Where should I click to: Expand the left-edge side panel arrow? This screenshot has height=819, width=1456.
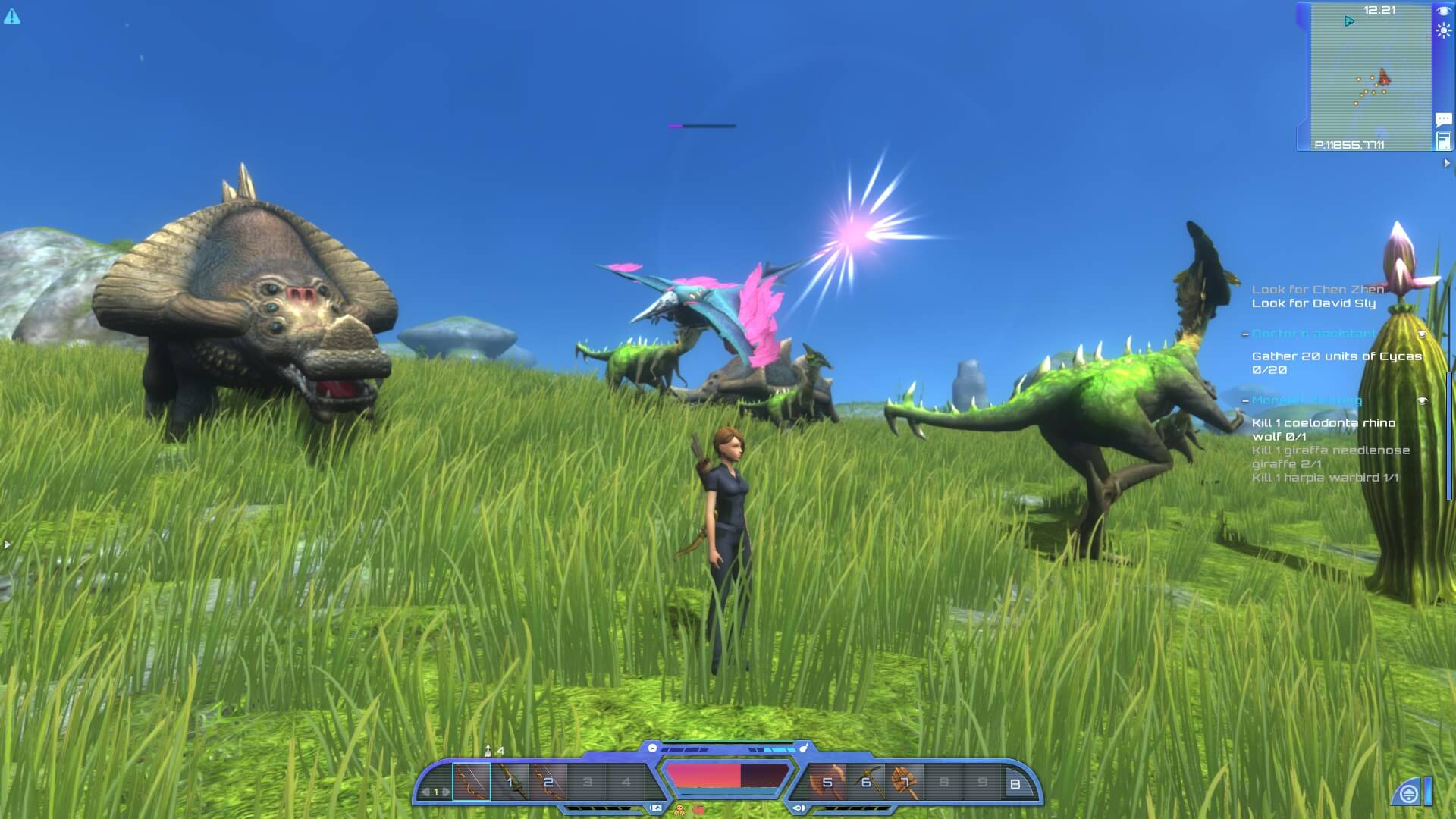[x=7, y=544]
